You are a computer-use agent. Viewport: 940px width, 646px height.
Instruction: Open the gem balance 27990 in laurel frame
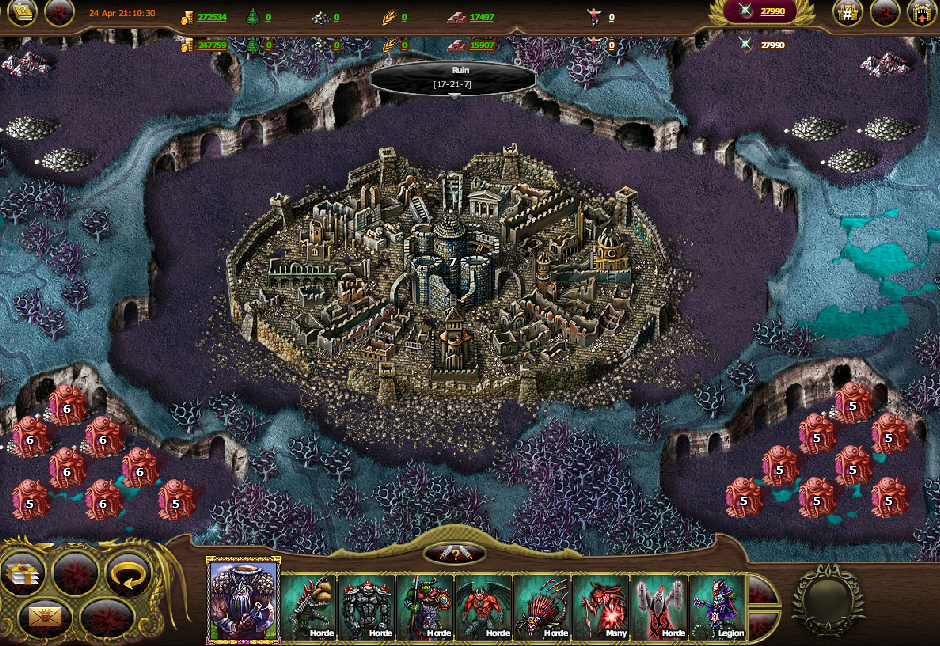[771, 12]
